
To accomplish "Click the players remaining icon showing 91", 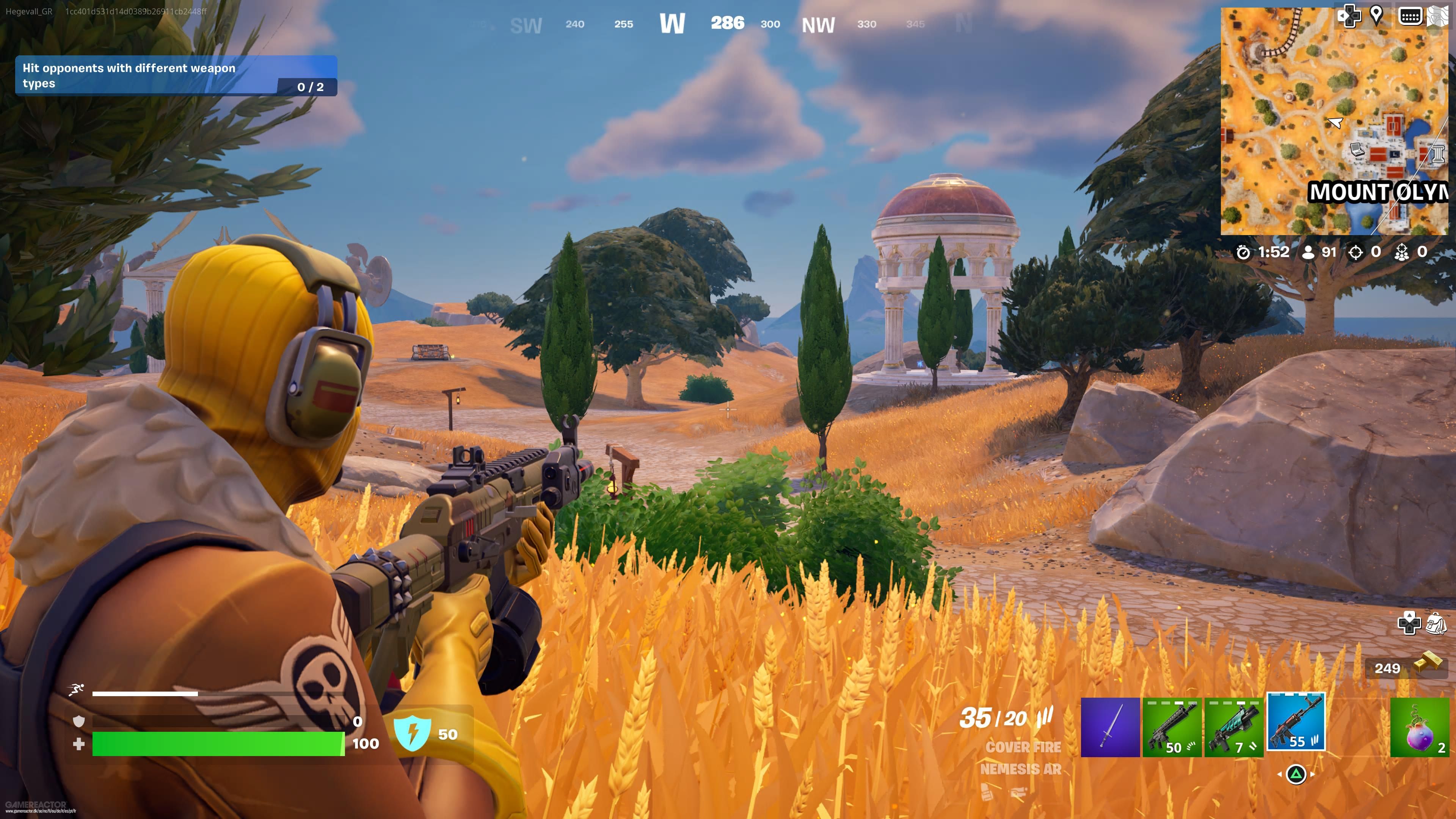I will coord(1310,253).
